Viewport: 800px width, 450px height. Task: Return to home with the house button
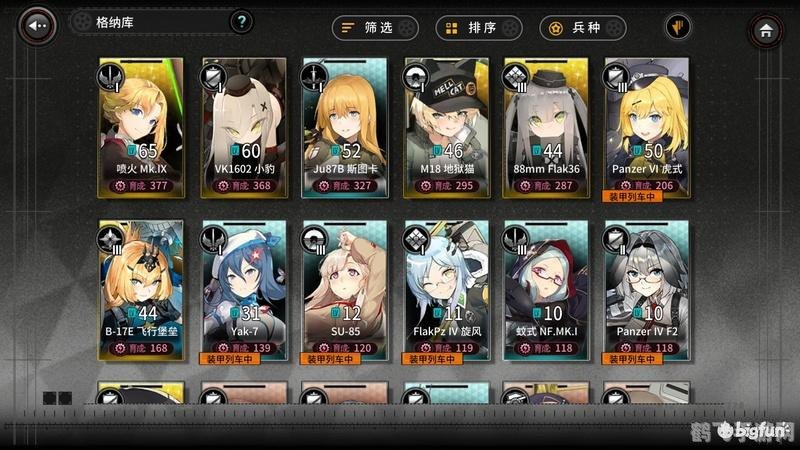[x=766, y=30]
